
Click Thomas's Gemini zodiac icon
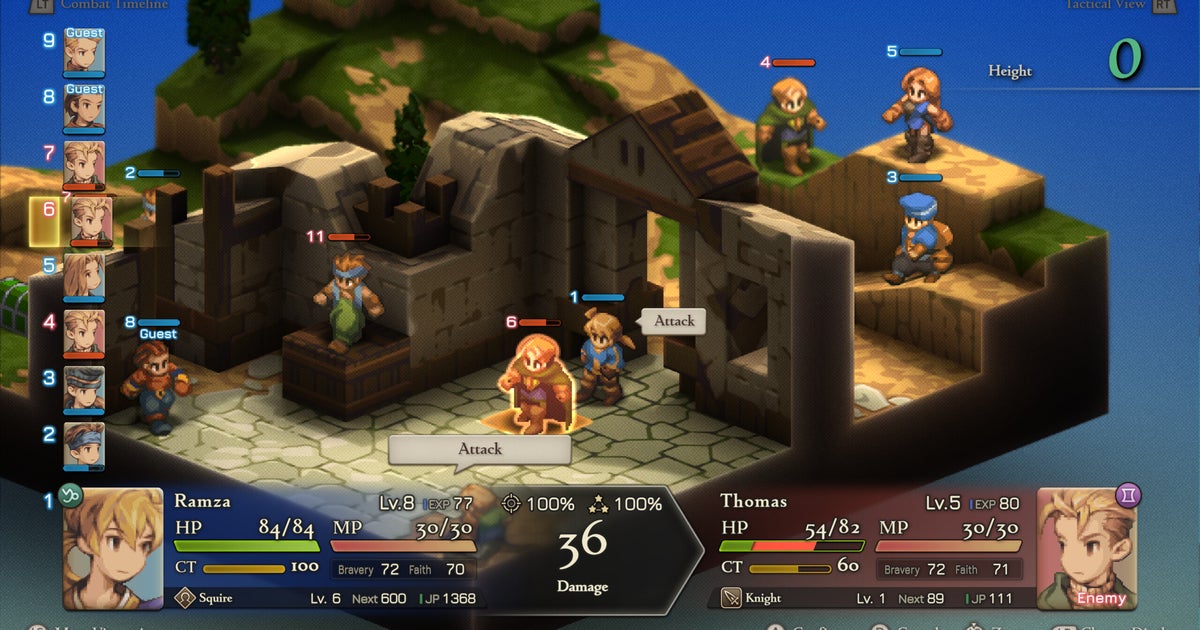[x=1128, y=496]
